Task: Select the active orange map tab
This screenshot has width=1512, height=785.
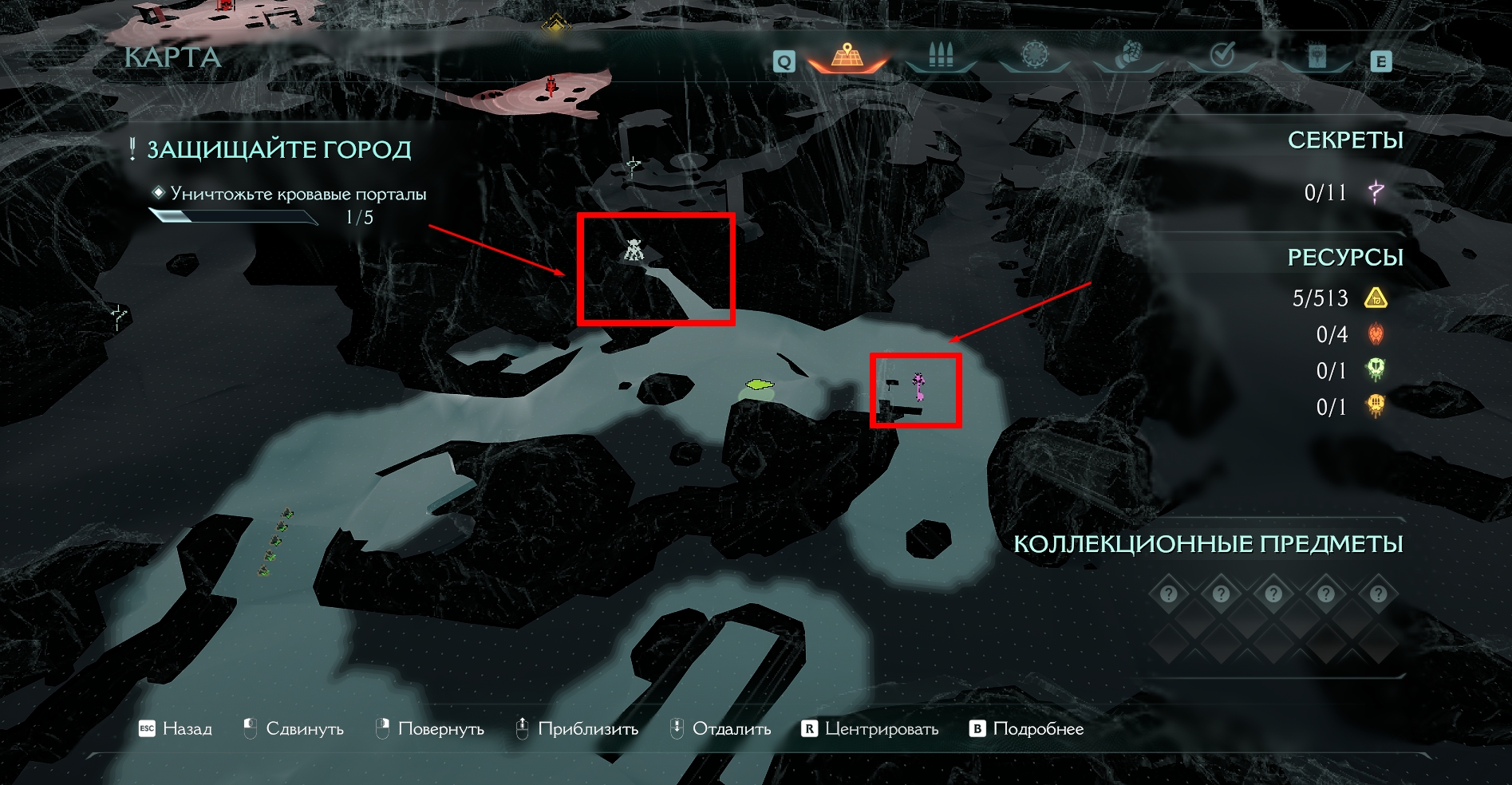Action: point(847,56)
